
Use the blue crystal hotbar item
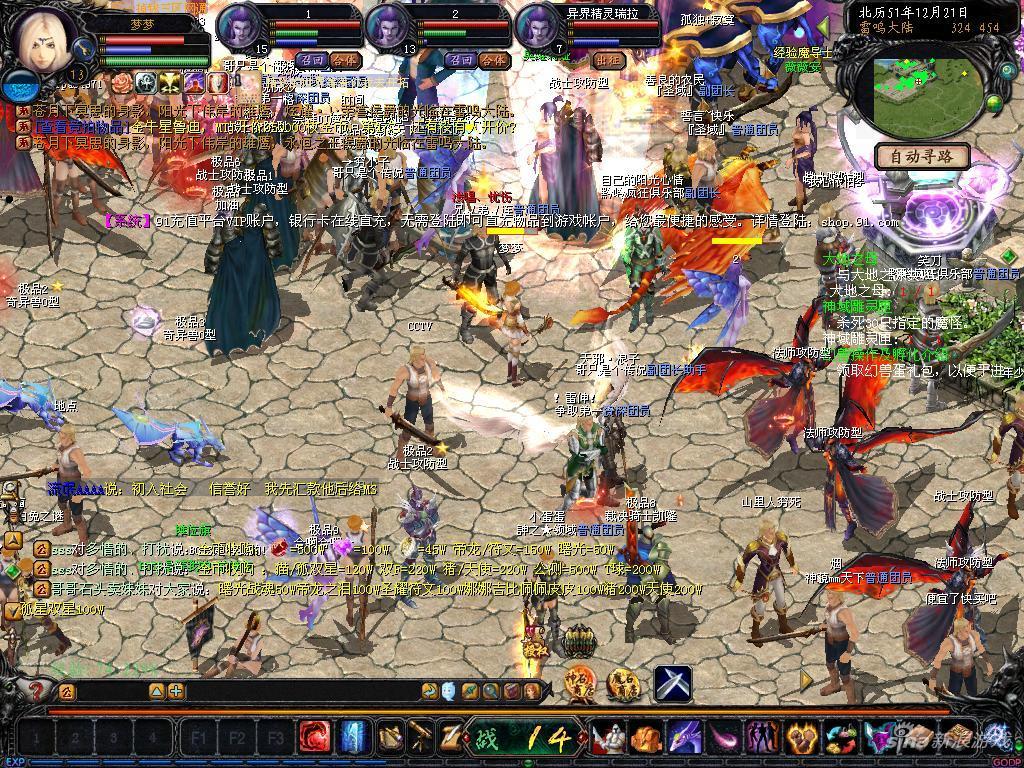point(352,738)
